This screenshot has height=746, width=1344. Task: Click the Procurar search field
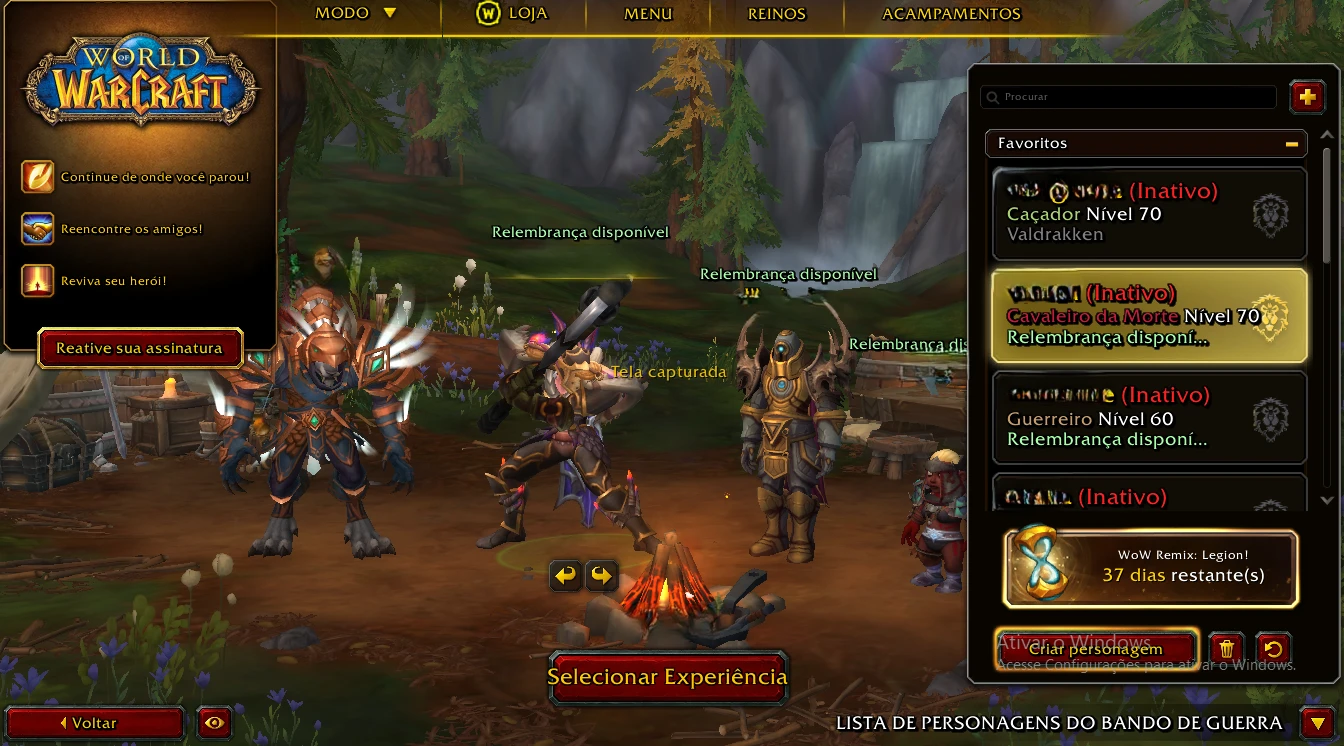[x=1127, y=97]
